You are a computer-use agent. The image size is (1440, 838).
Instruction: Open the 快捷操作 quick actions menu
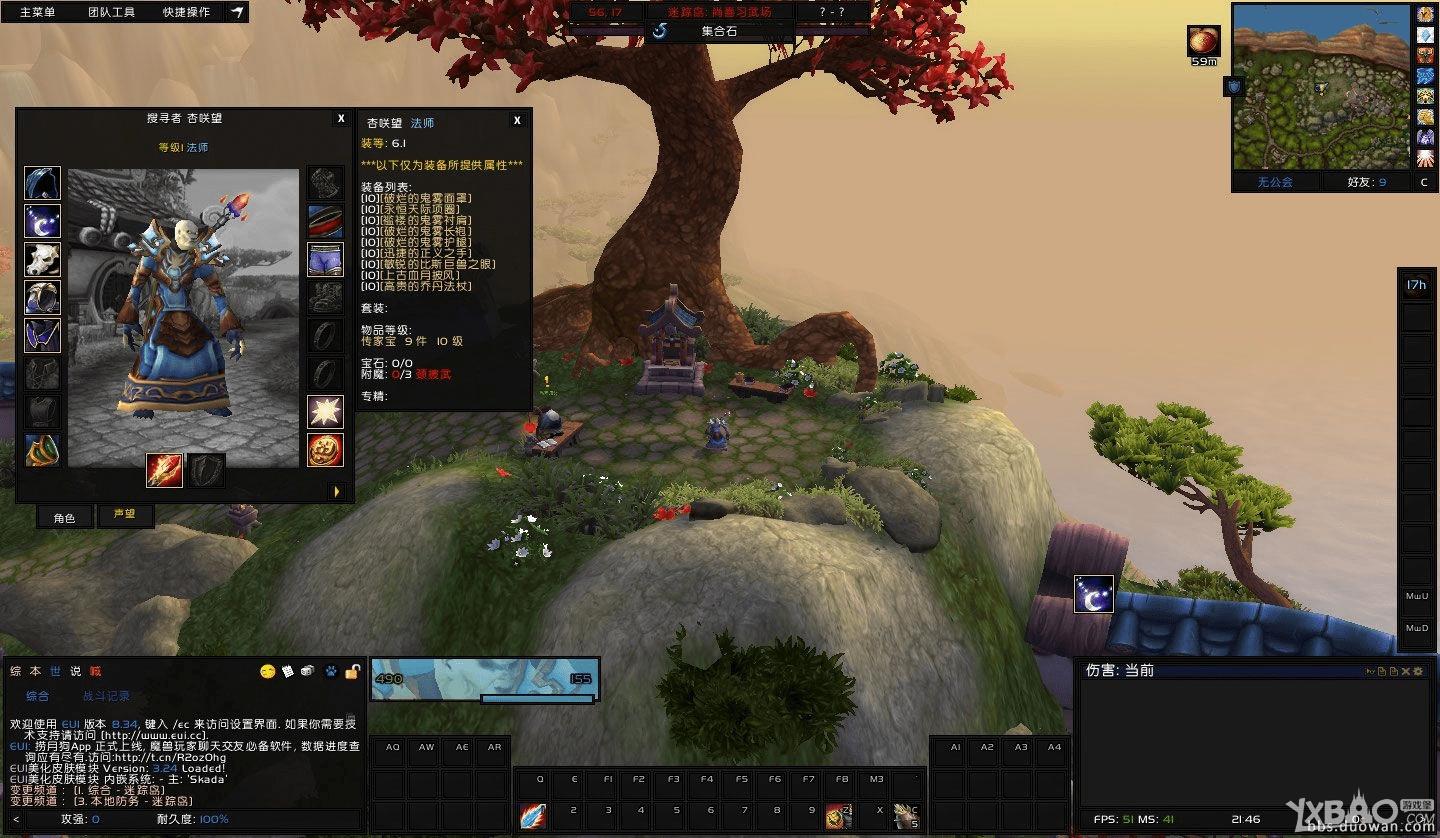coord(186,12)
